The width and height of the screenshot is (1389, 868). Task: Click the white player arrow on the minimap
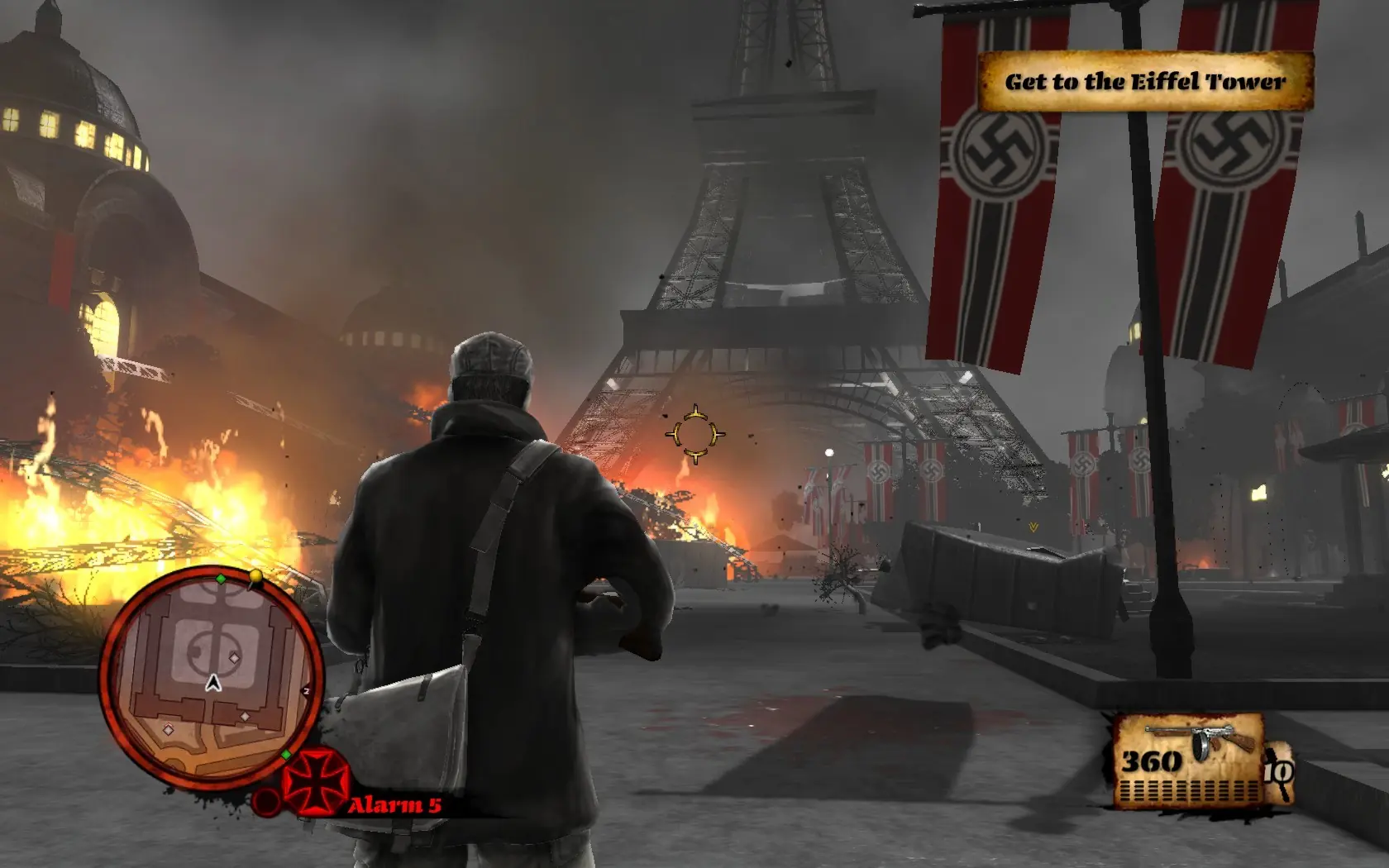tap(213, 683)
